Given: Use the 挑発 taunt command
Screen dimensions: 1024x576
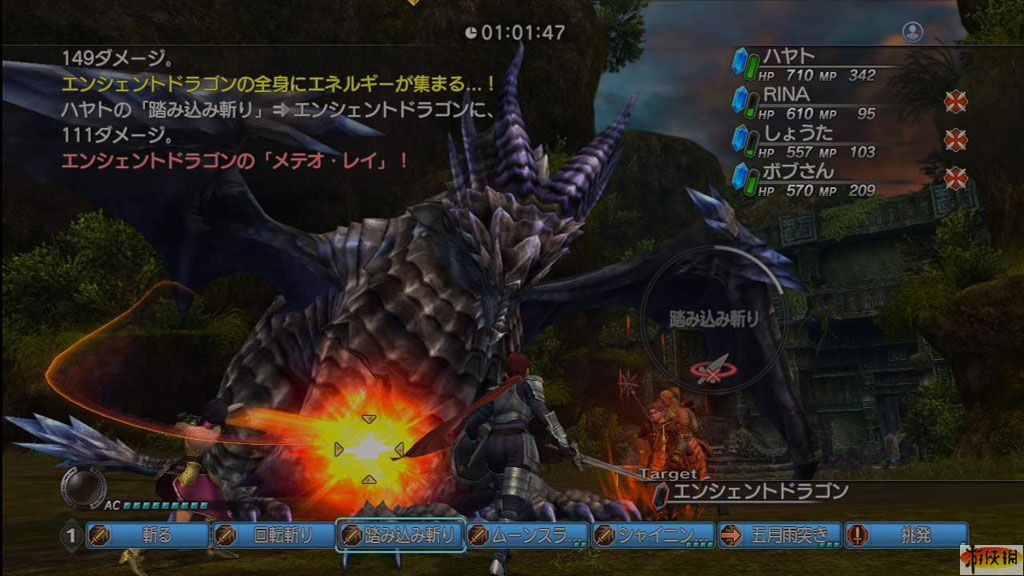Looking at the screenshot, I should tap(905, 535).
